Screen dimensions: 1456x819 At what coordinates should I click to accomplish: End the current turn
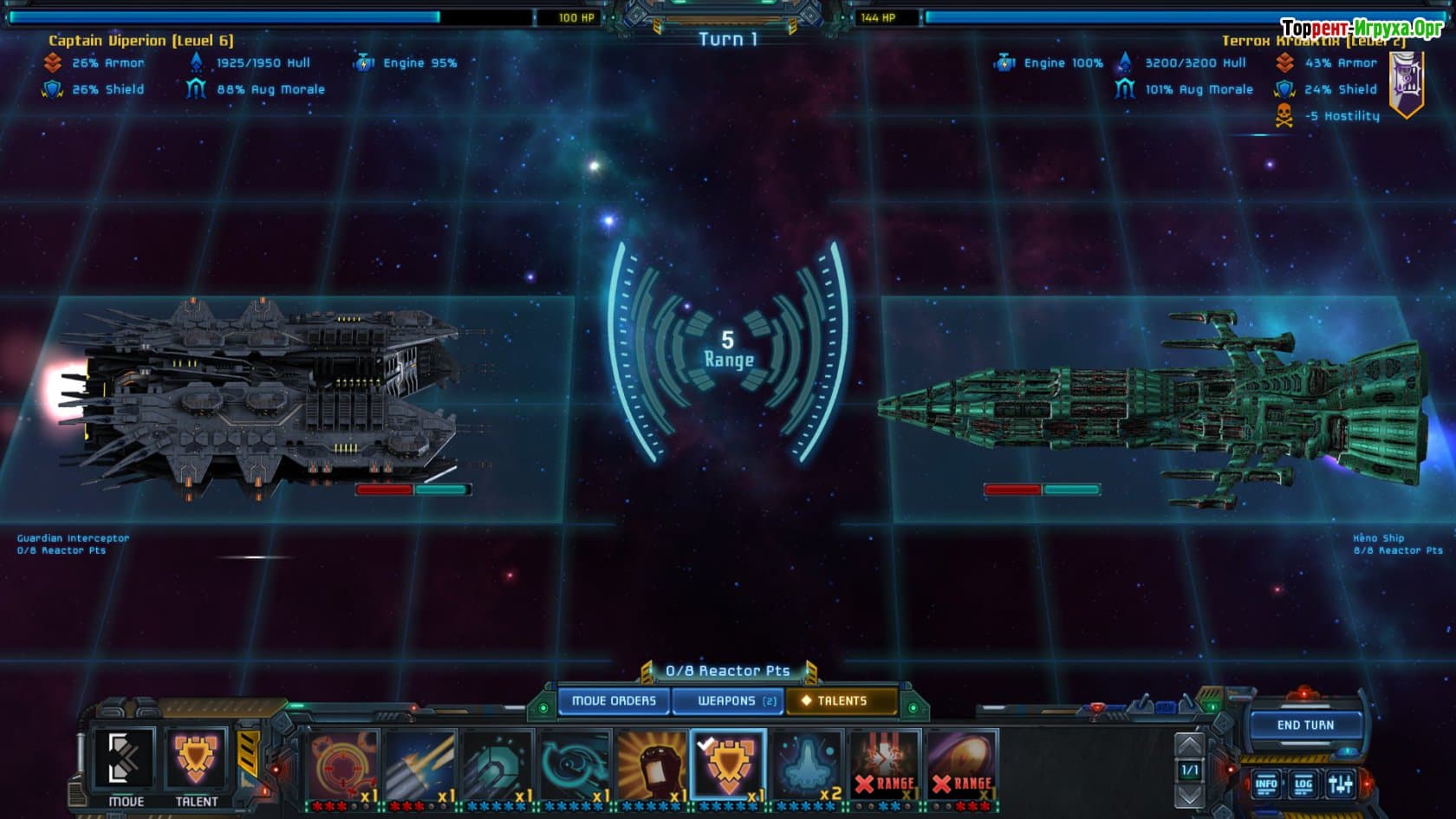point(1305,725)
